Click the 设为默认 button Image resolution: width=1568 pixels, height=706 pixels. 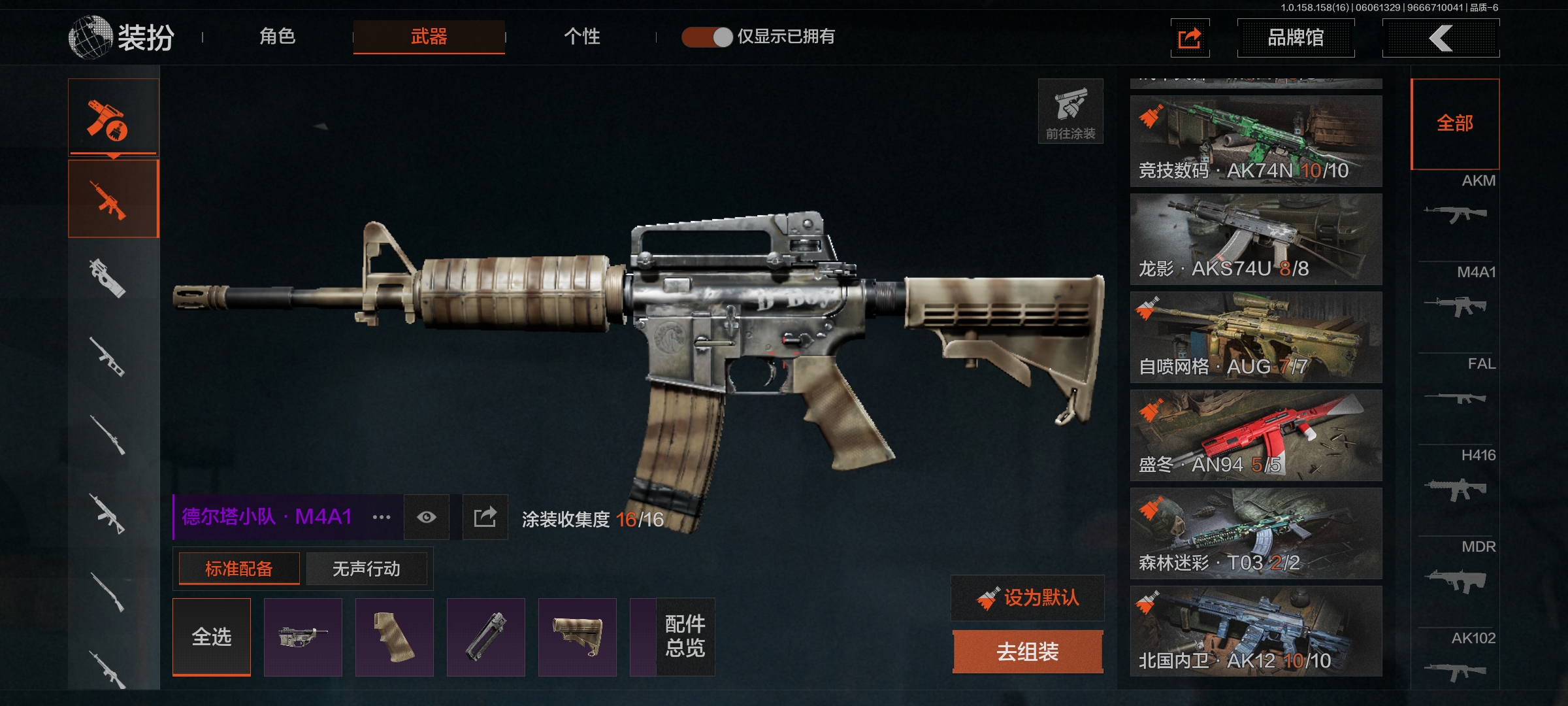click(1028, 597)
